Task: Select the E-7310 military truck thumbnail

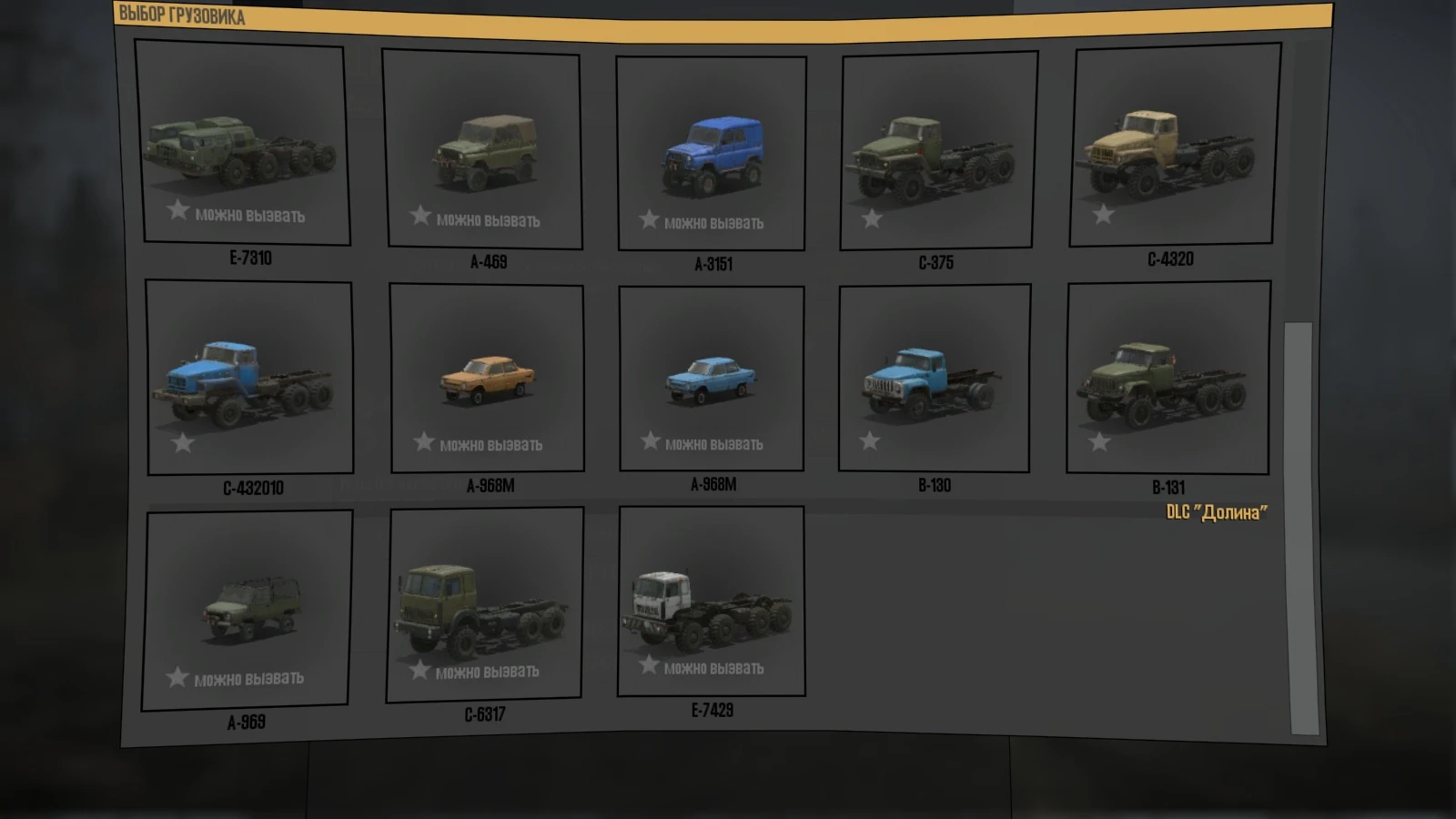Action: coord(242,146)
